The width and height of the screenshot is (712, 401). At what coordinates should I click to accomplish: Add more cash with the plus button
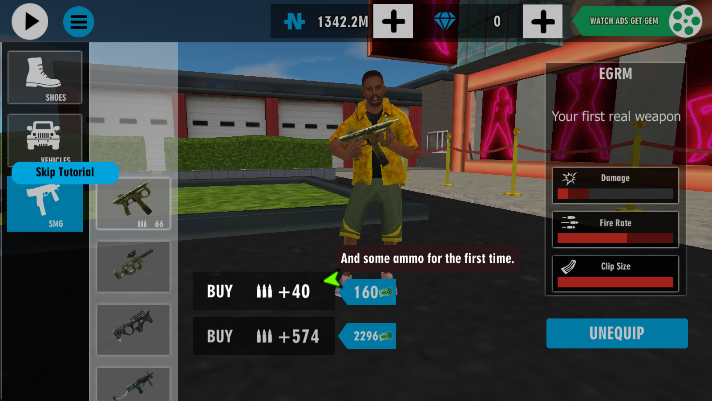(394, 21)
